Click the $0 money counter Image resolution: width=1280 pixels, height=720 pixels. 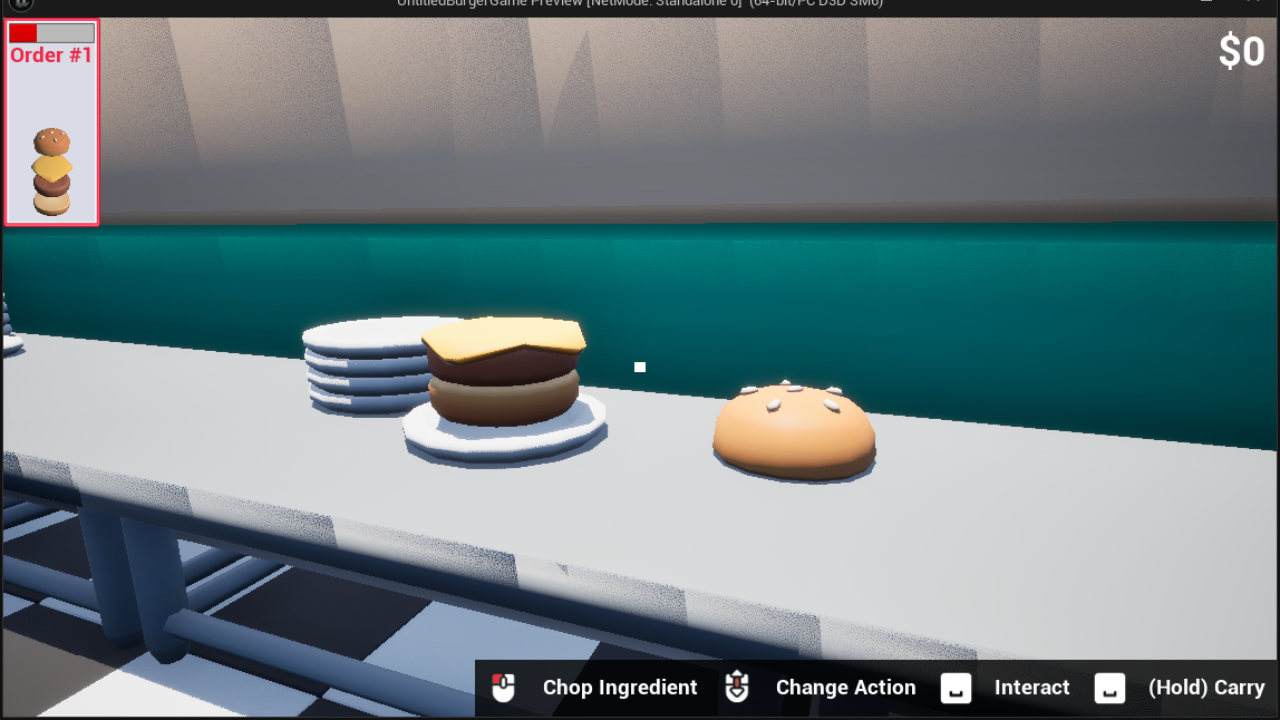click(1242, 51)
